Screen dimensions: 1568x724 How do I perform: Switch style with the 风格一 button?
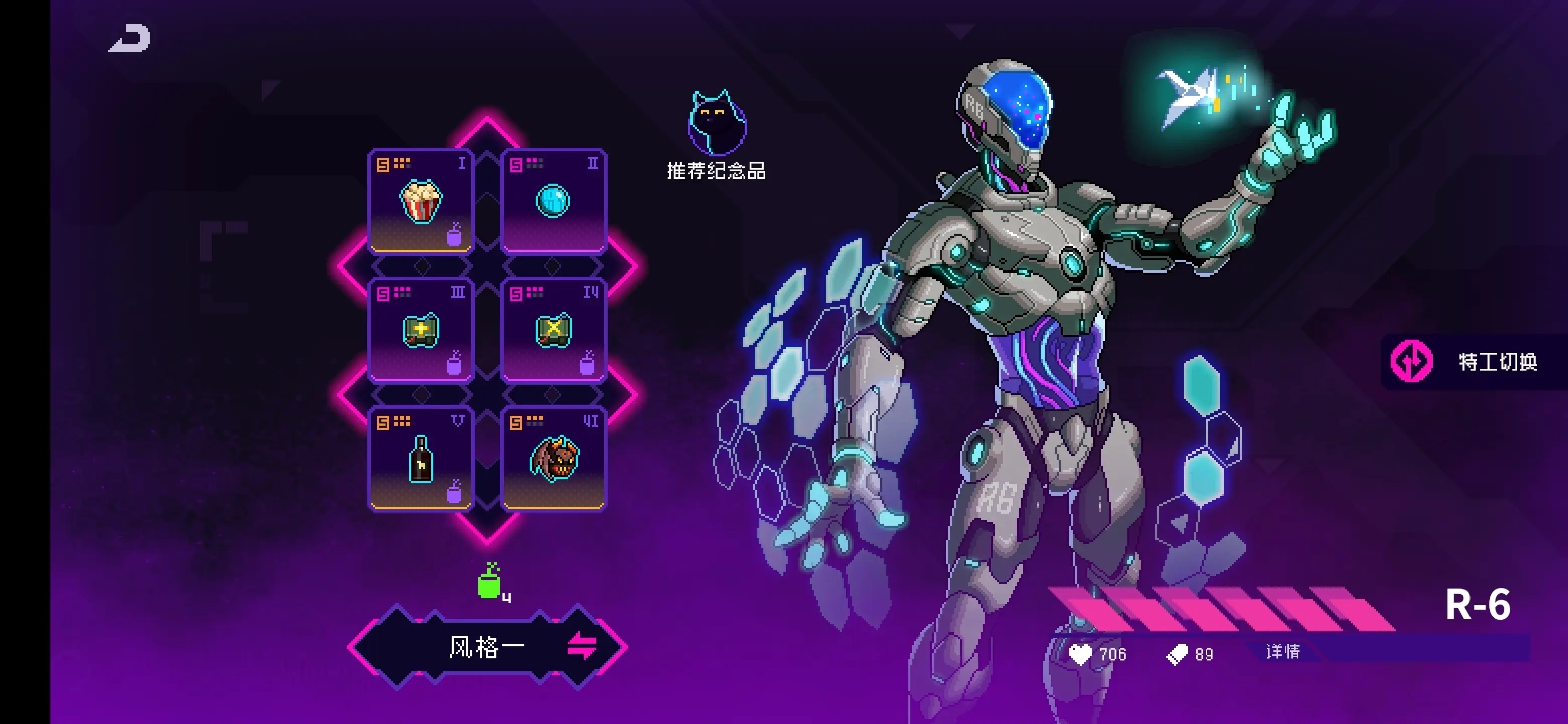click(x=488, y=647)
